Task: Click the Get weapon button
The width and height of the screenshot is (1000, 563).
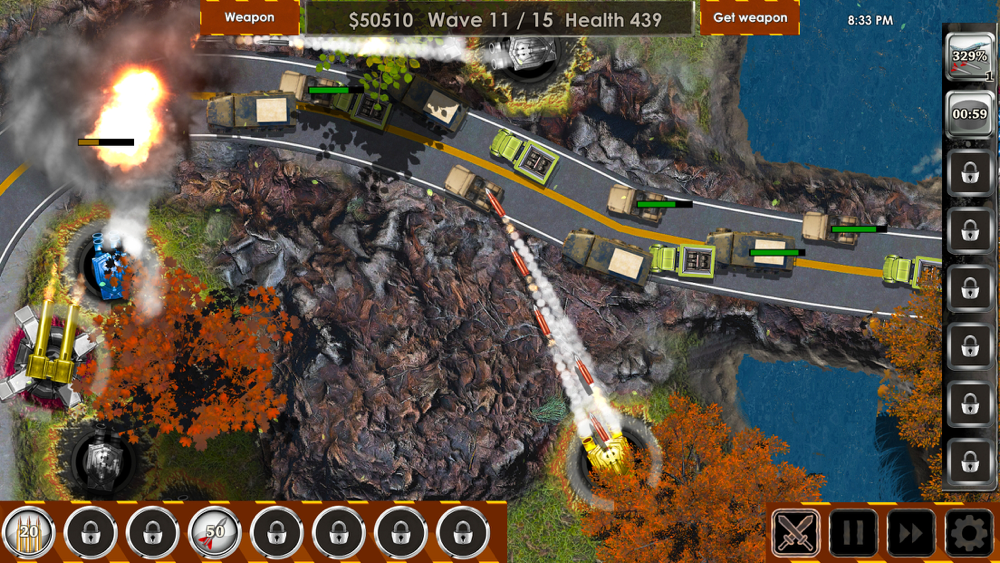Action: point(749,17)
